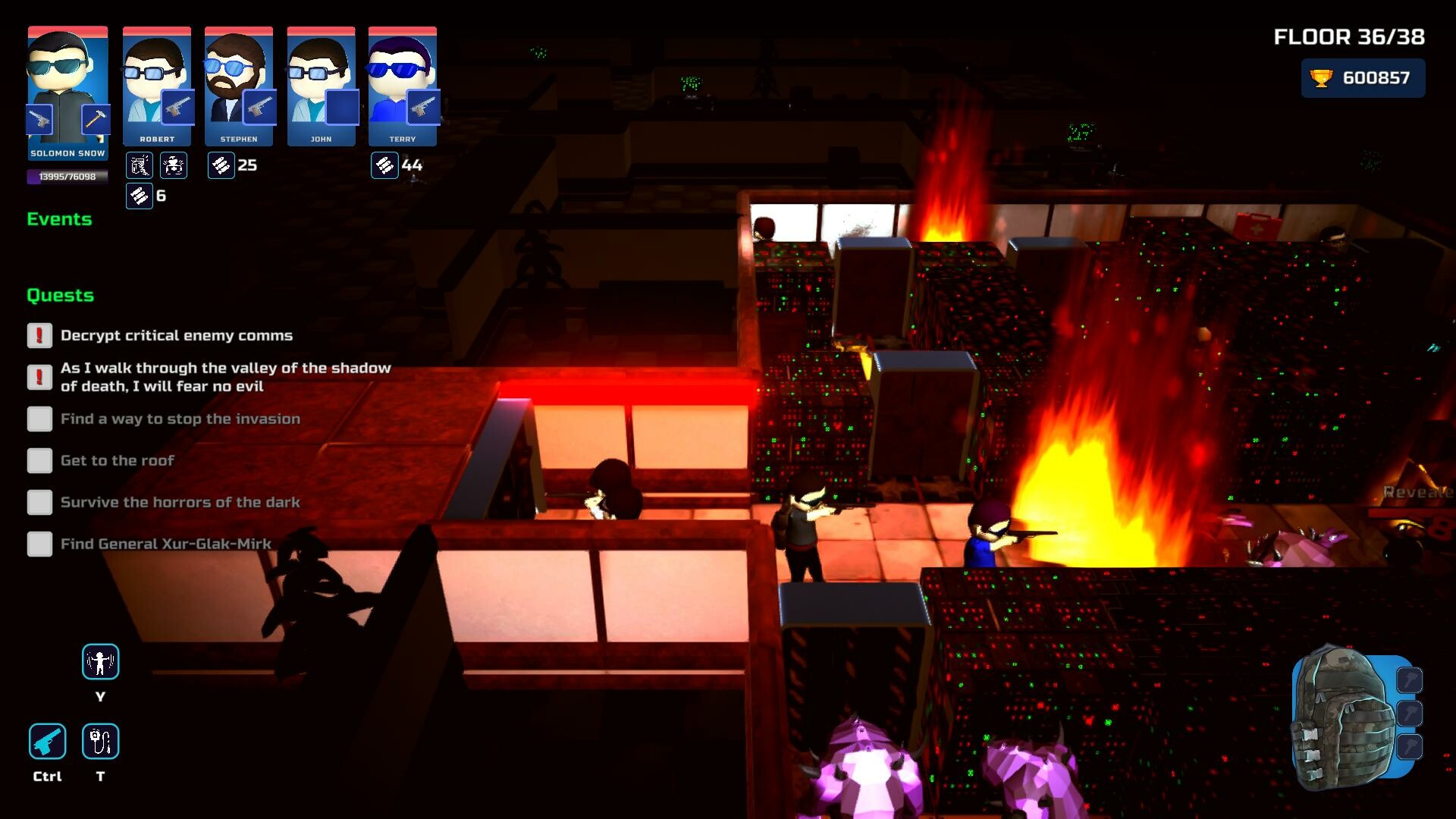Click the Decrypt critical enemy comms quest

(x=176, y=335)
